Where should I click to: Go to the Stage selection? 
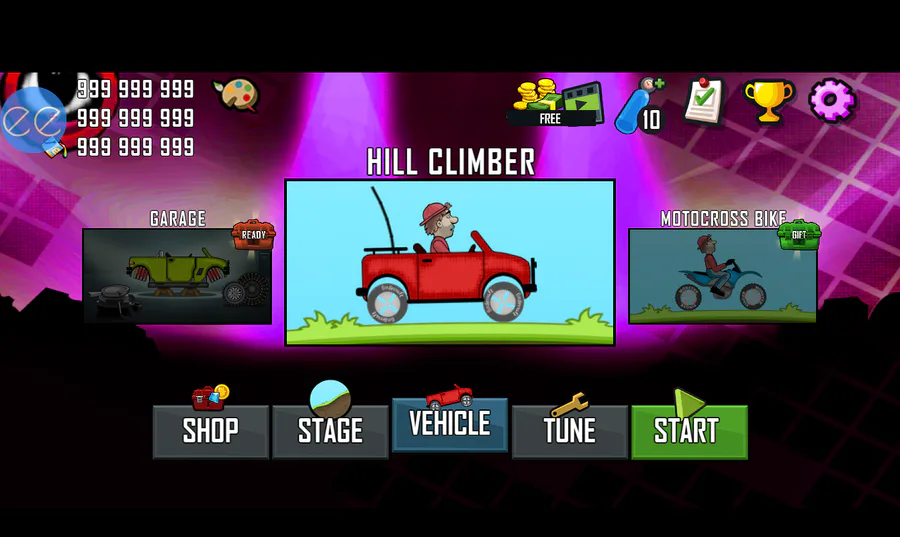(x=330, y=431)
